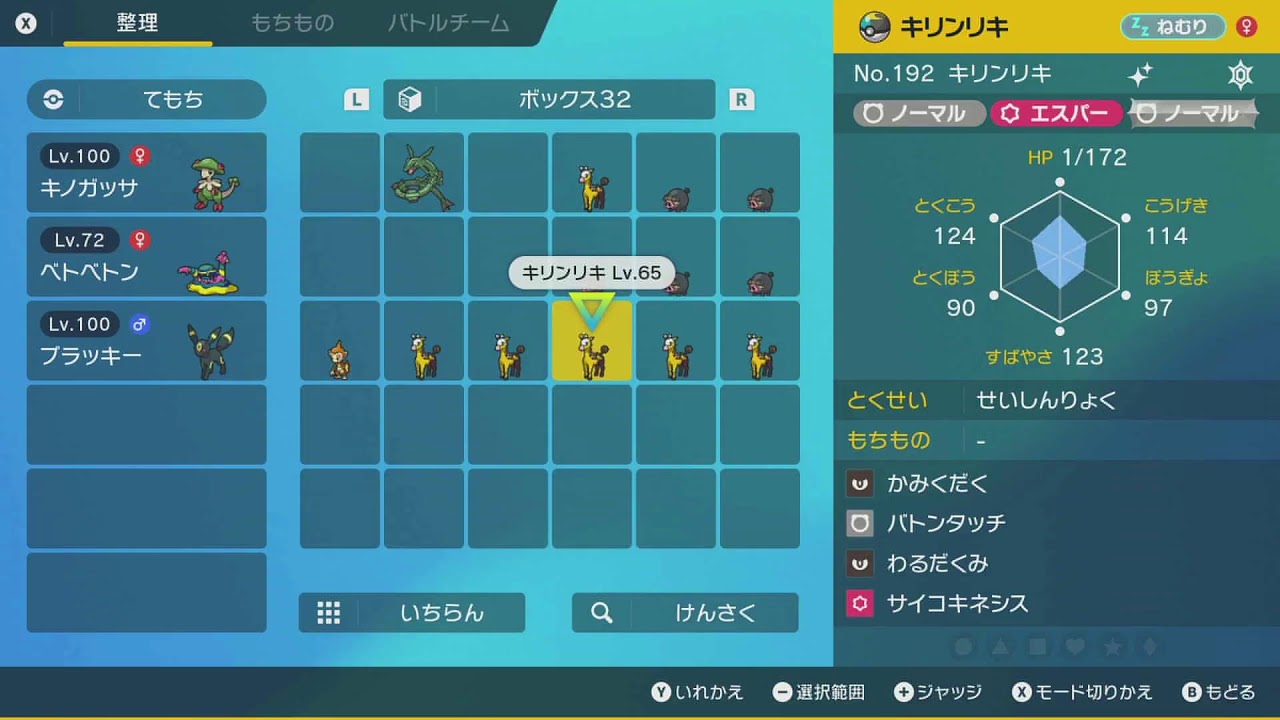Select the わるだくみ move
This screenshot has width=1280, height=720.
(x=937, y=564)
